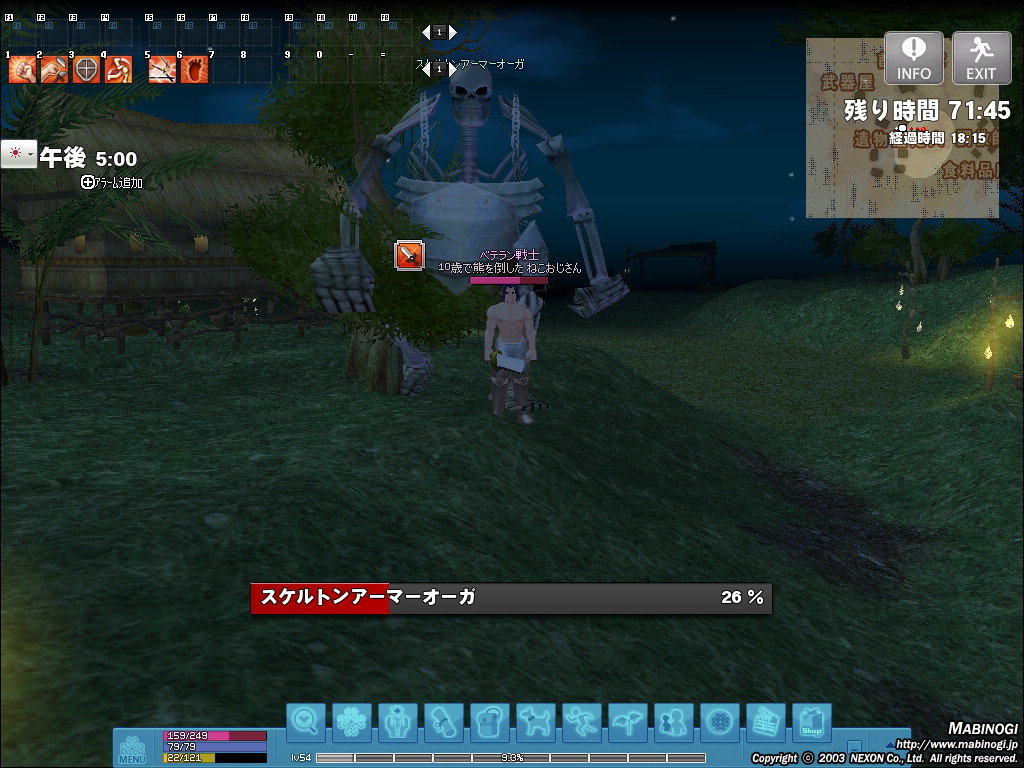The width and height of the screenshot is (1024, 768).
Task: Open the running figure action menu
Action: (x=581, y=721)
